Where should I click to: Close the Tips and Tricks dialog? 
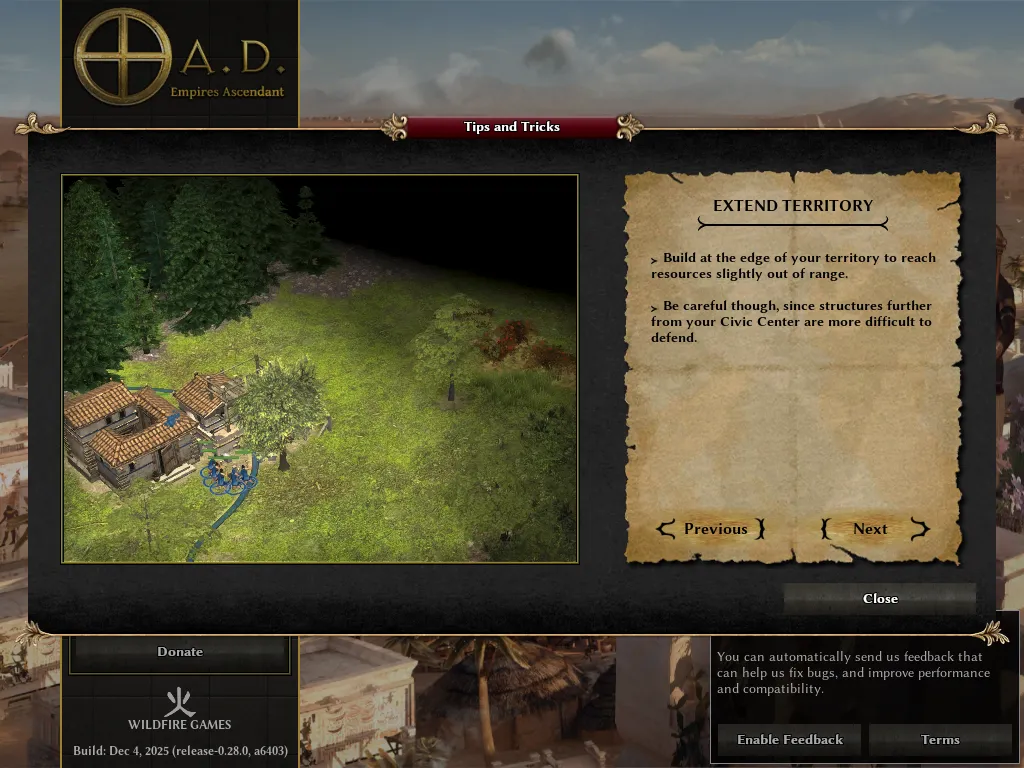coord(879,598)
